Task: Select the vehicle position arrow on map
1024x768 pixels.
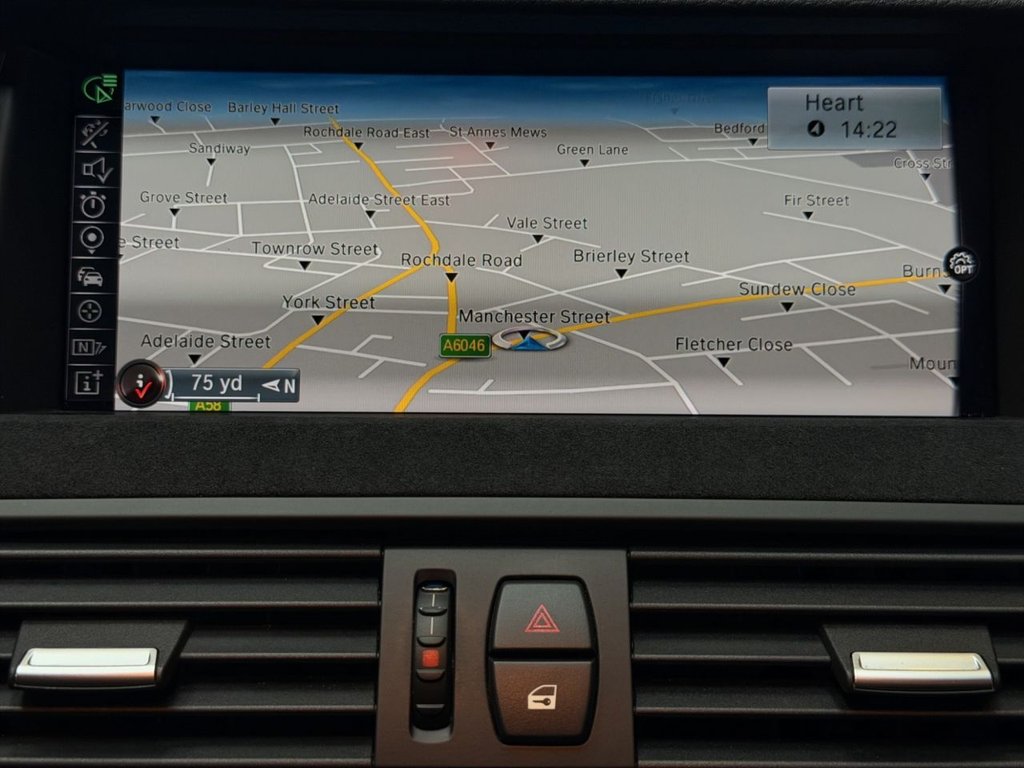Action: pyautogui.click(x=529, y=340)
